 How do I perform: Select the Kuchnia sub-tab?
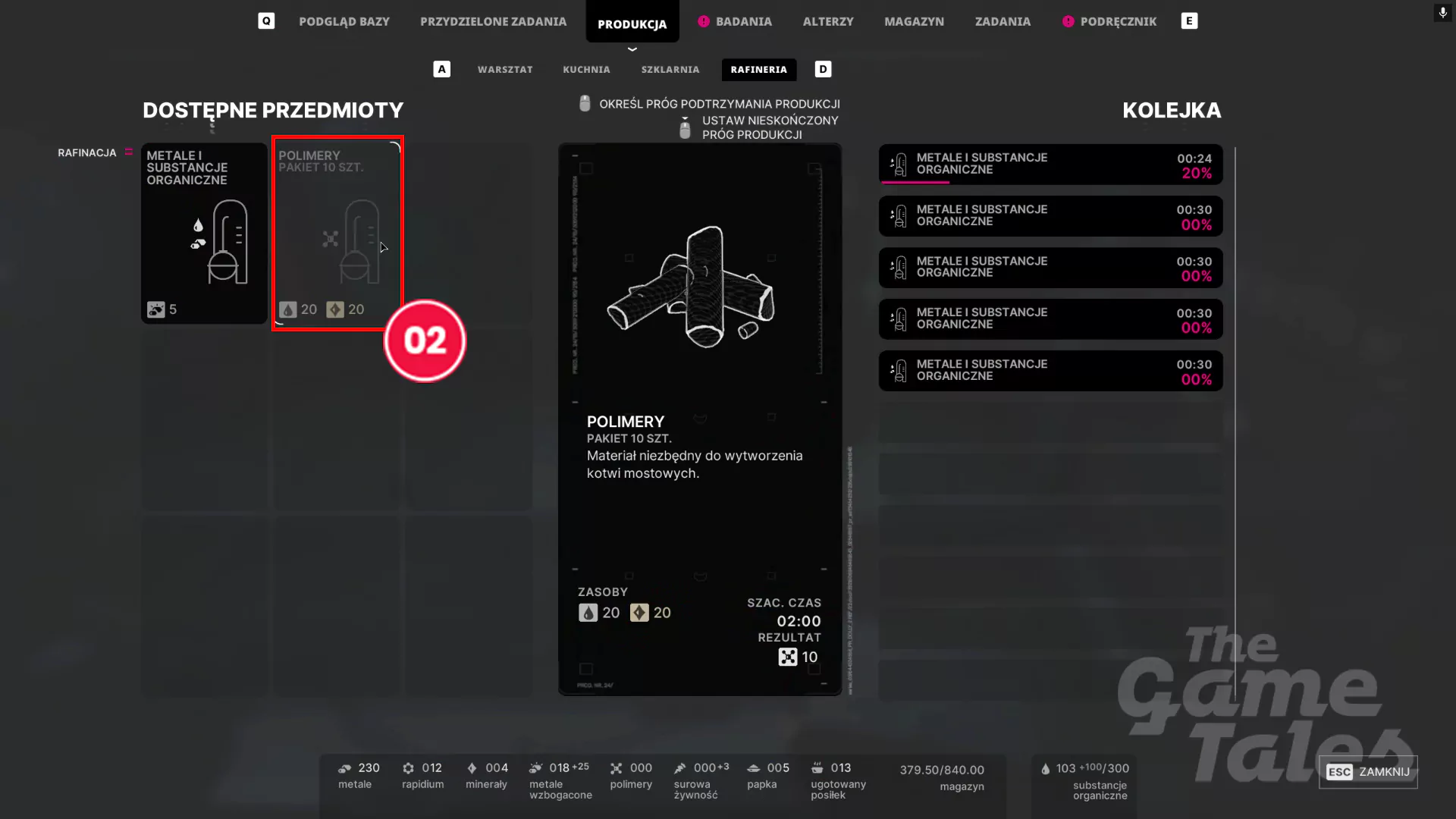coord(586,69)
